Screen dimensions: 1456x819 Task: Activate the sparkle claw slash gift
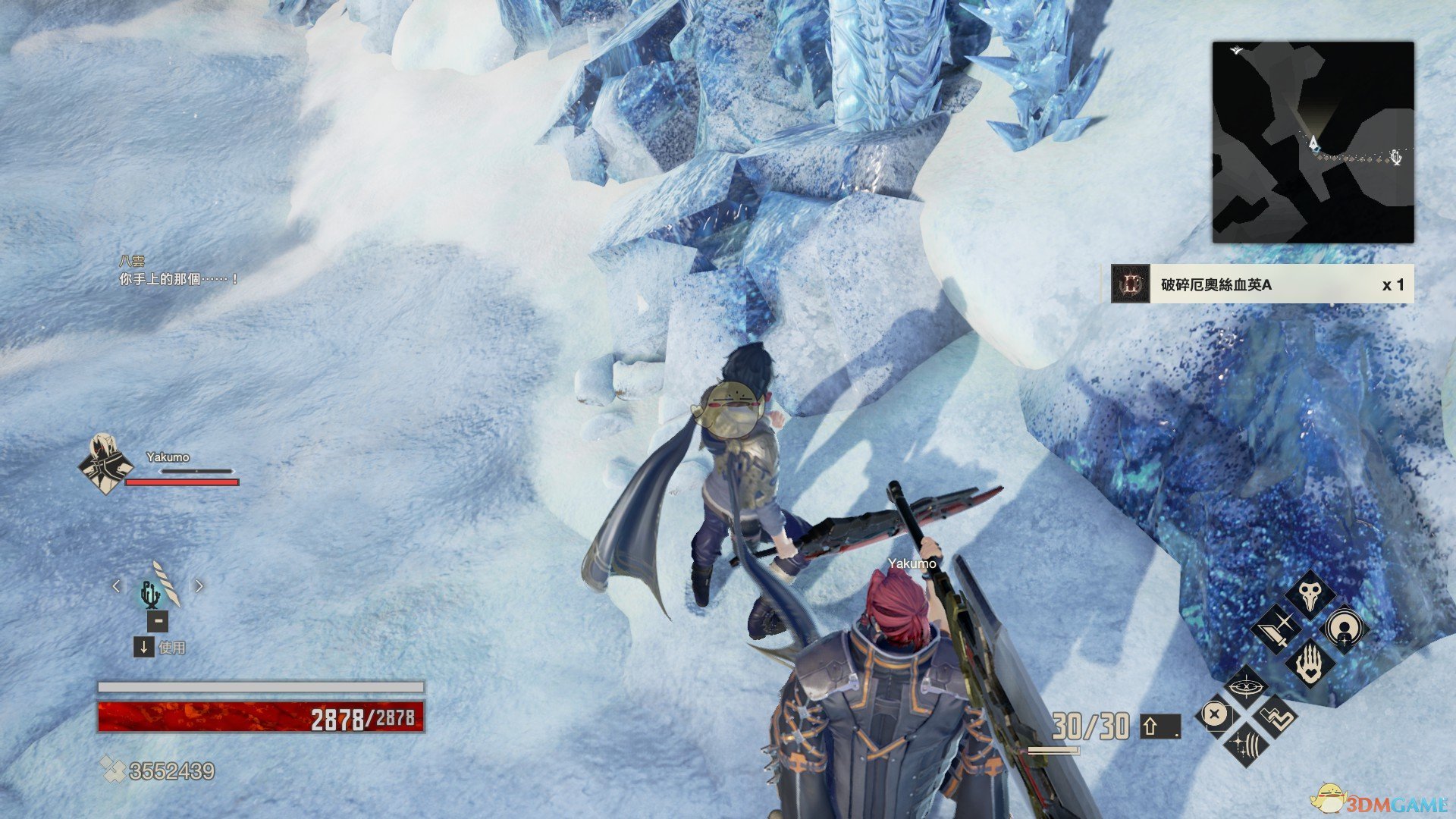(1245, 743)
